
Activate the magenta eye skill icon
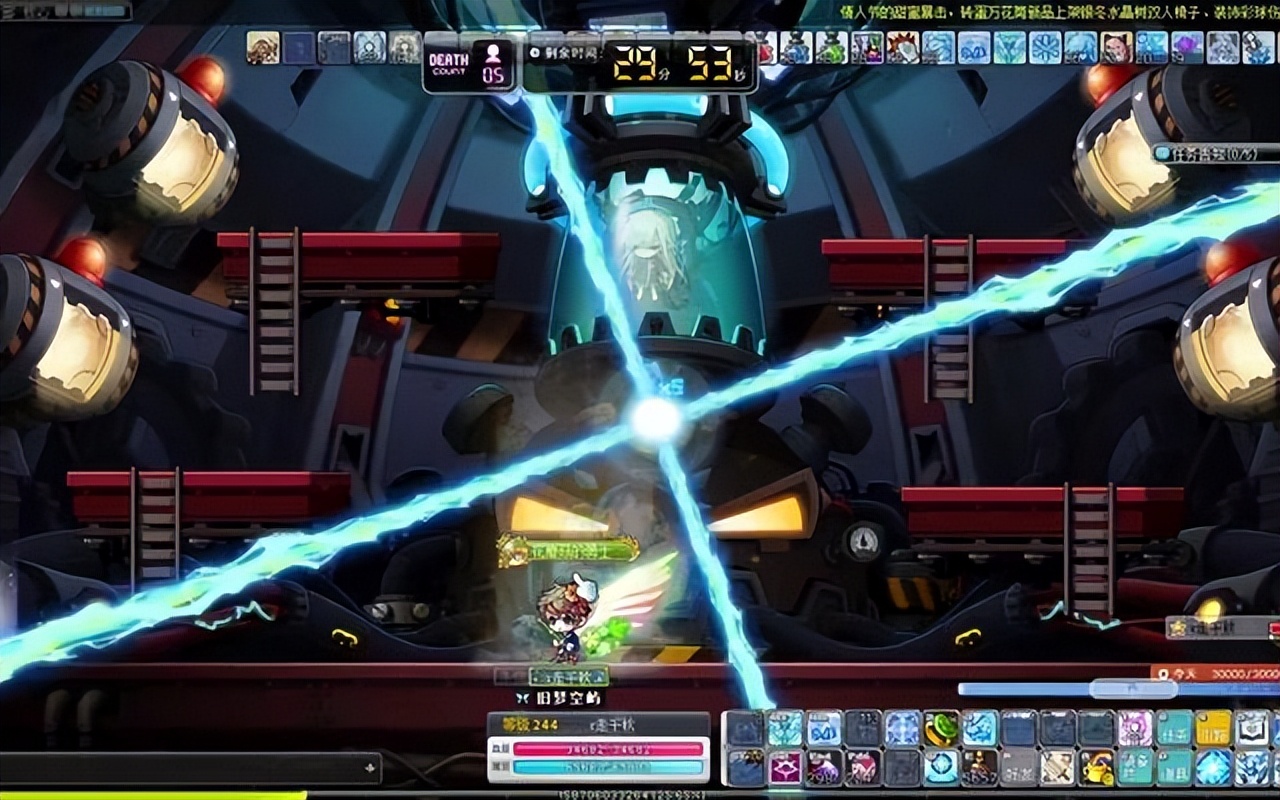(x=785, y=767)
